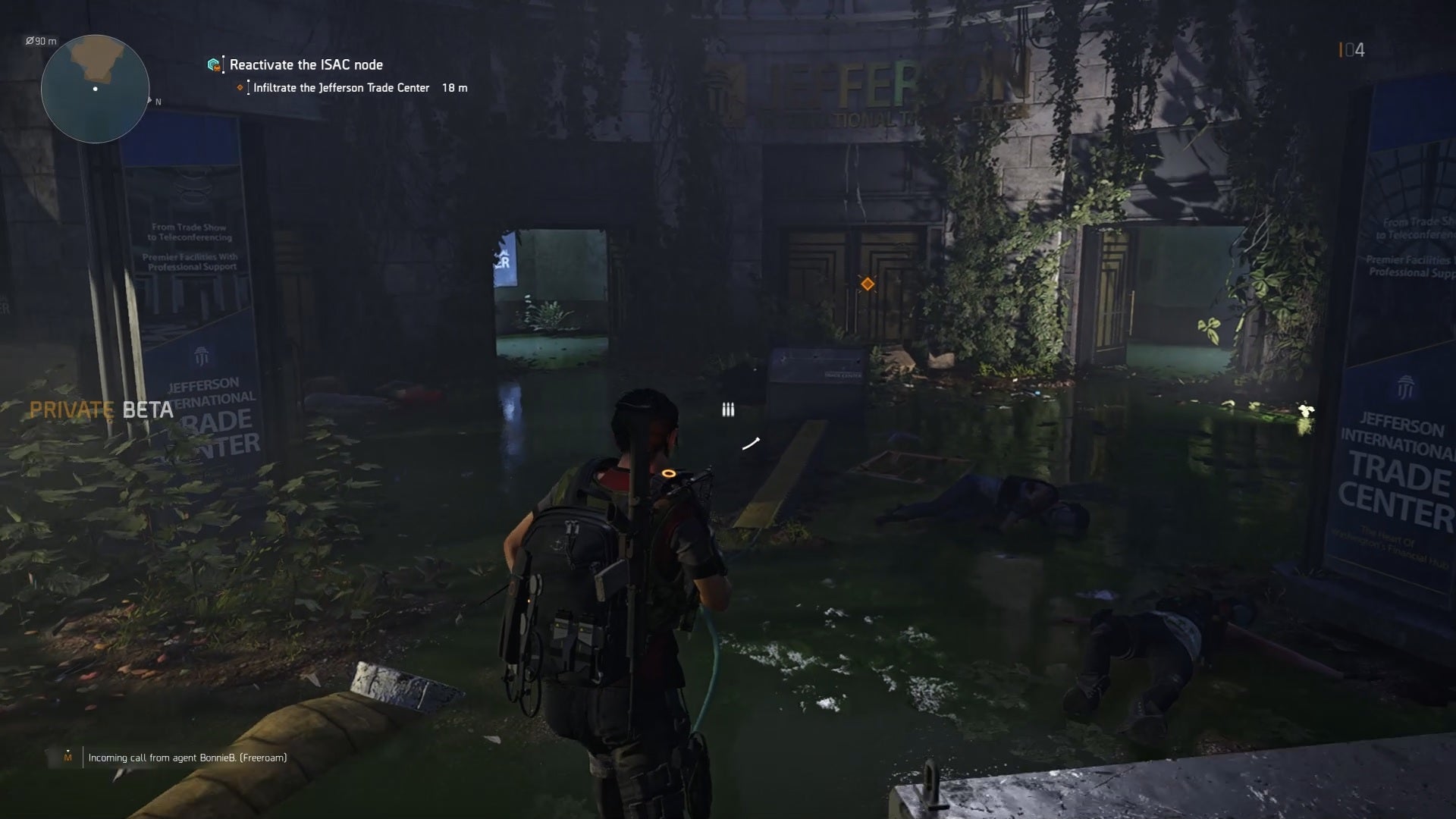Screen dimensions: 1456x819
Task: Click the microphone icon on the call notification
Action: point(69,757)
